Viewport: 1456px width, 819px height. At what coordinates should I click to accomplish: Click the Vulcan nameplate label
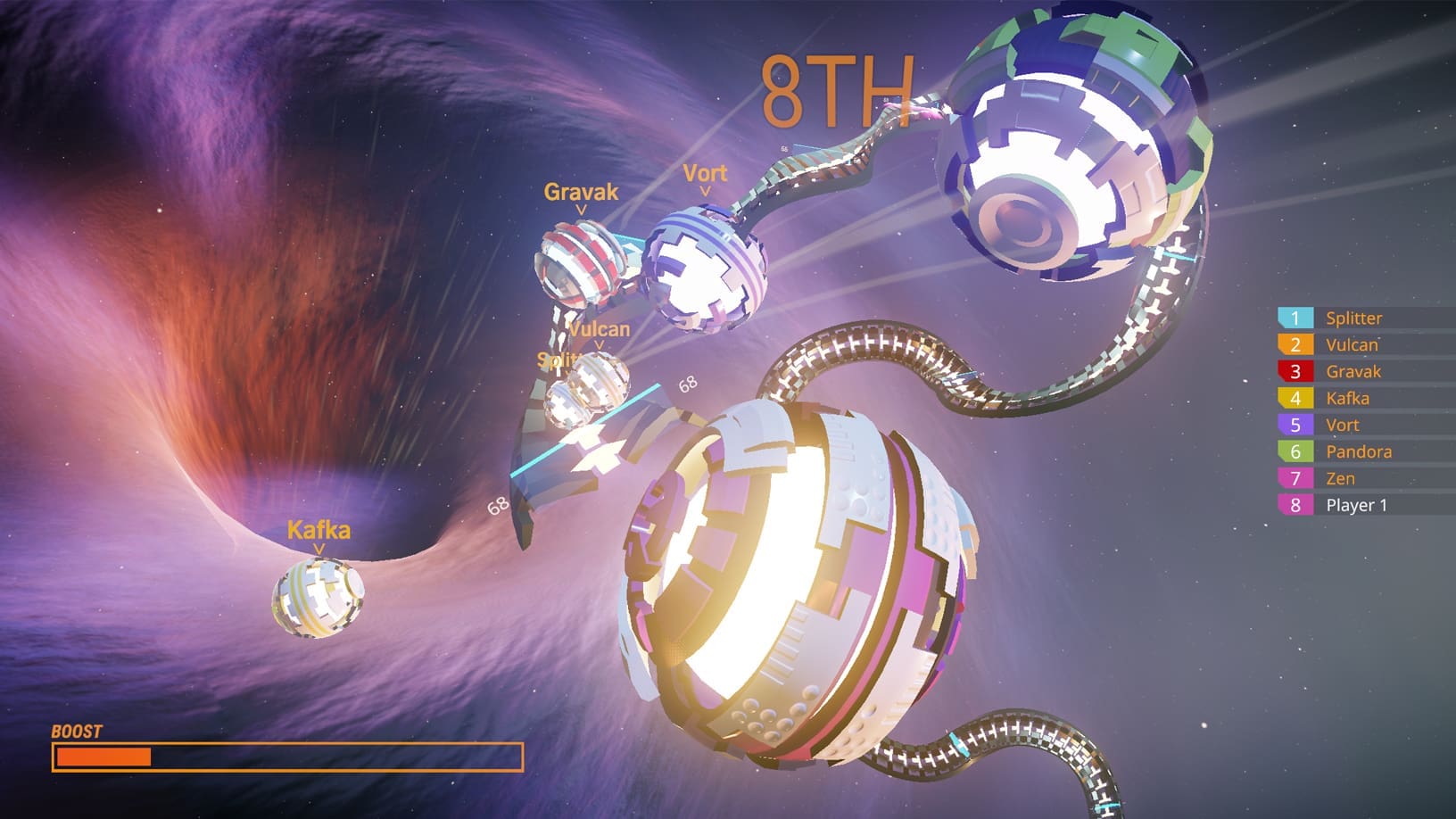(600, 328)
